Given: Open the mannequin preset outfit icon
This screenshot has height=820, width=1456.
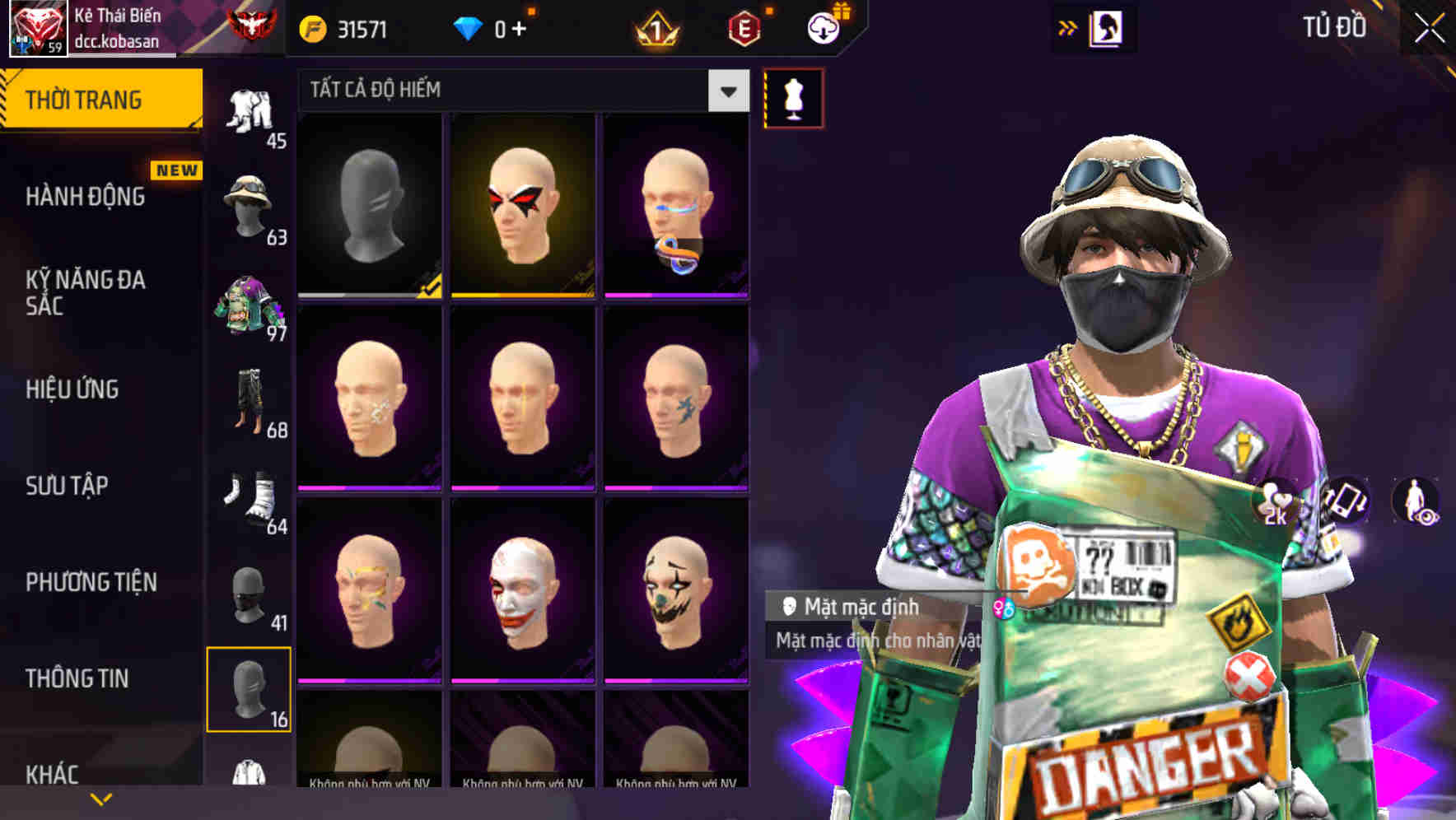Looking at the screenshot, I should [793, 97].
